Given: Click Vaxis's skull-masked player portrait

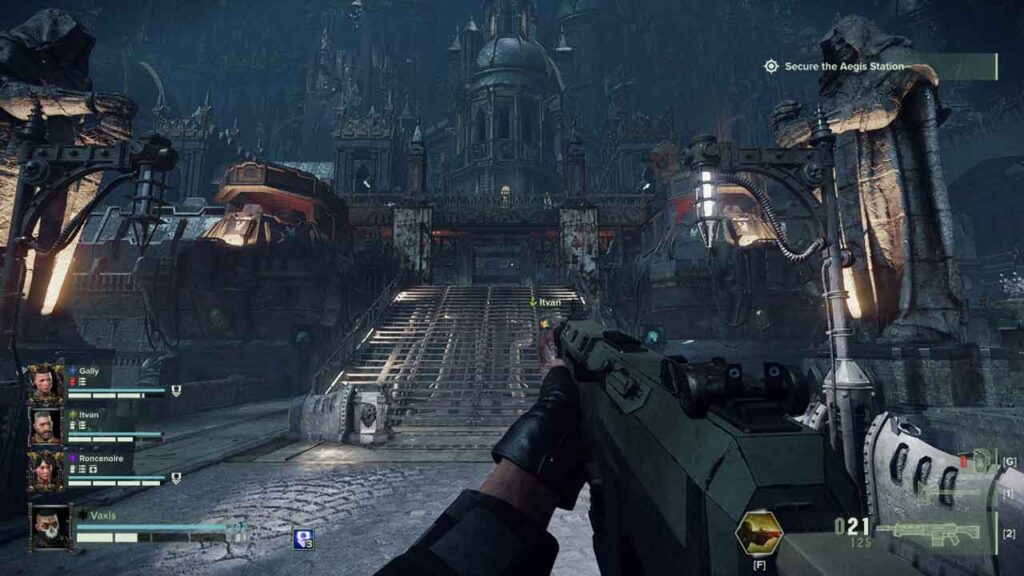Looking at the screenshot, I should [50, 526].
